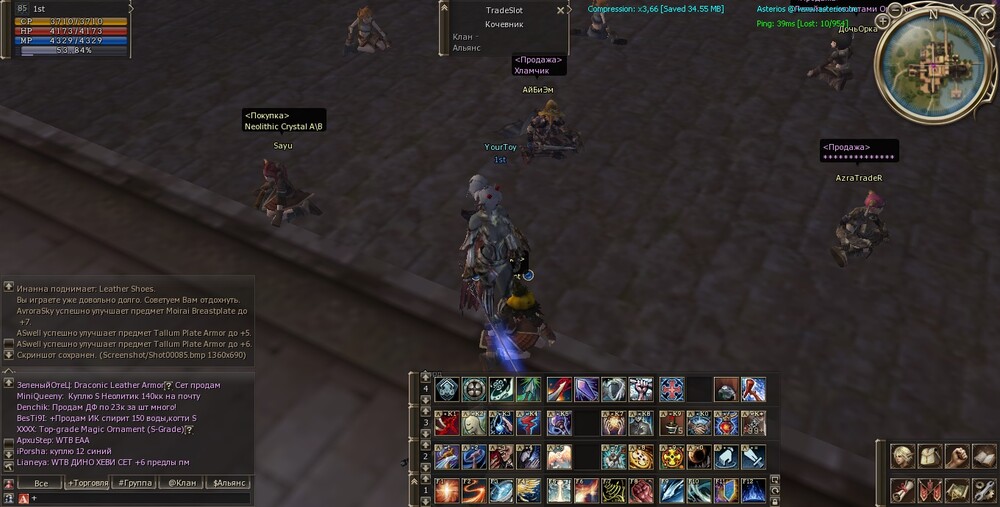Select the #Группа party chat tab
This screenshot has height=507, width=1000.
tap(135, 483)
